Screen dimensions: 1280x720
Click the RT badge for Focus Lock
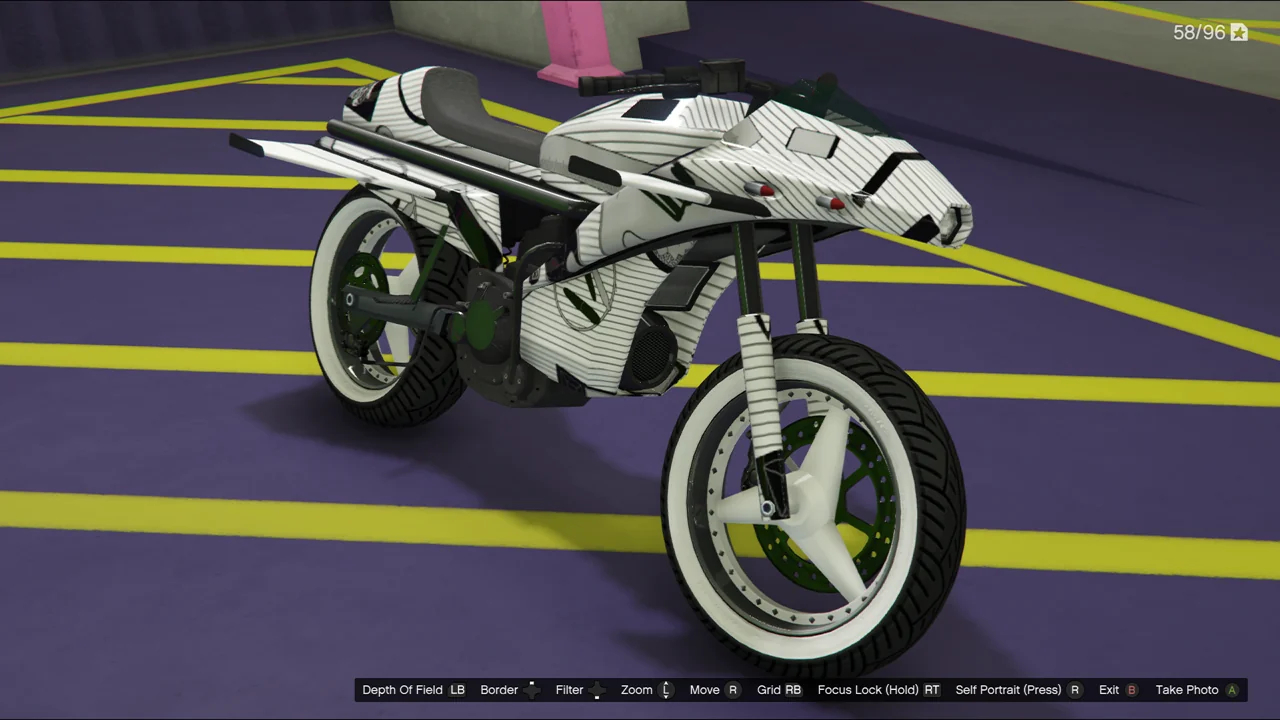(x=931, y=690)
